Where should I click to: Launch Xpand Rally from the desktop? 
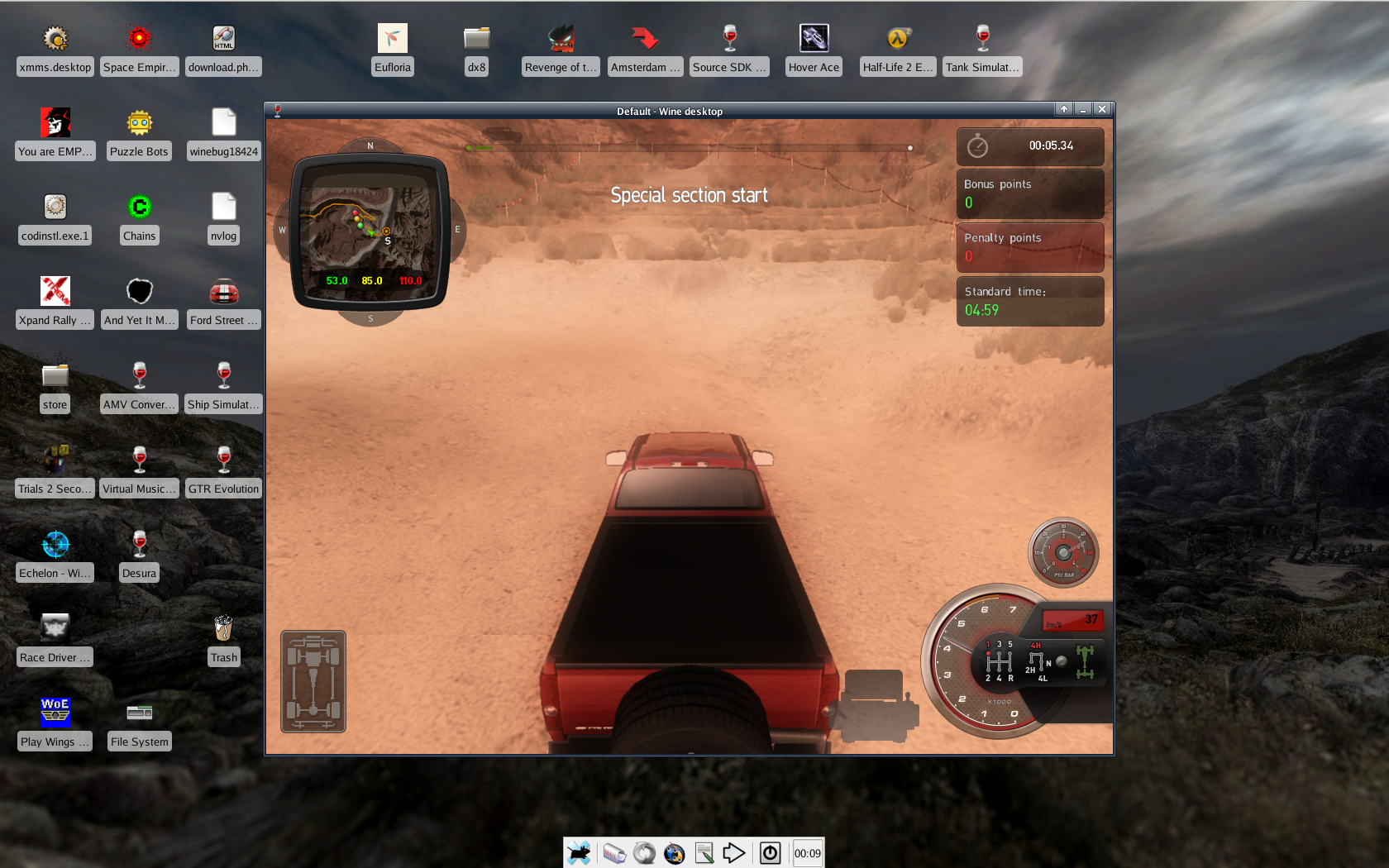(x=55, y=291)
